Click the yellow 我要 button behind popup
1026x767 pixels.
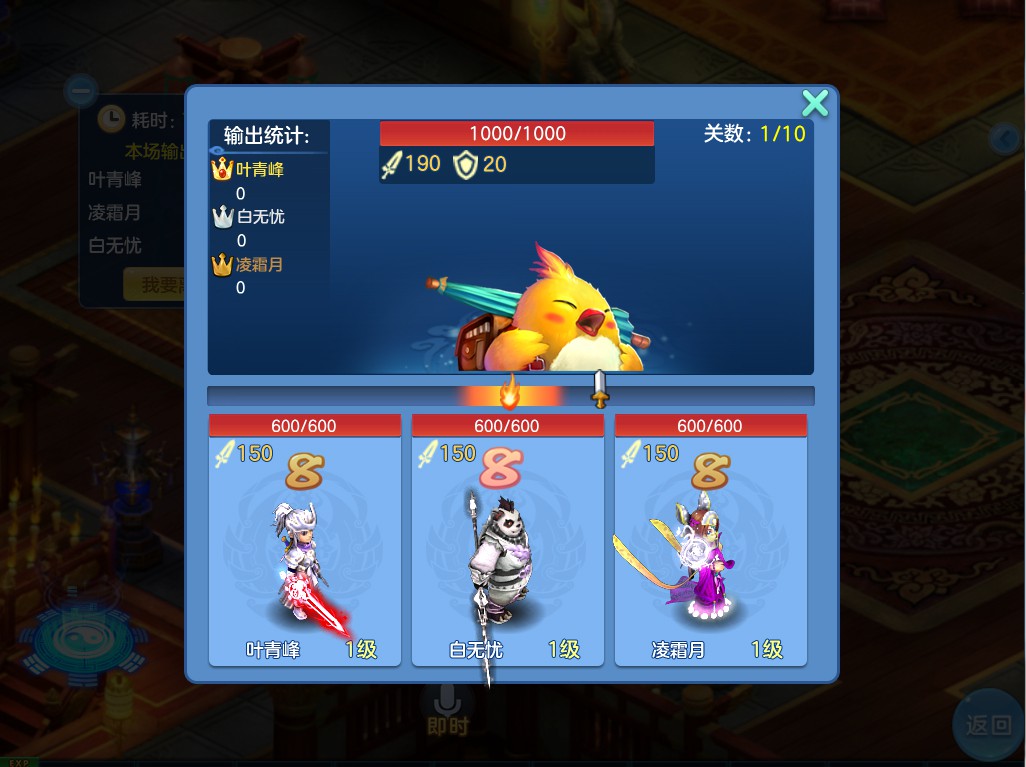click(155, 285)
